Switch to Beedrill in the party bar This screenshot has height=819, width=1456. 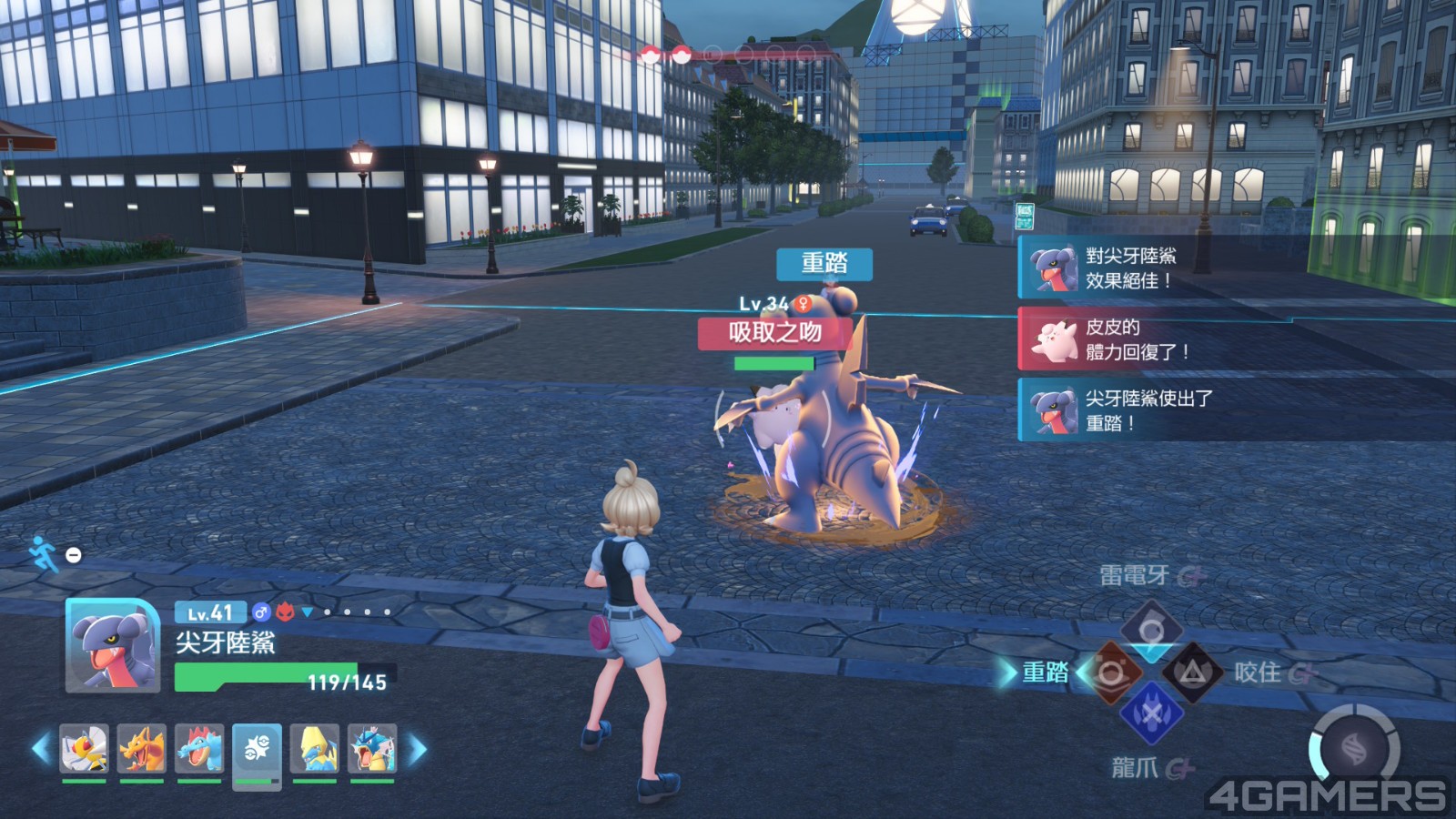coord(84,749)
